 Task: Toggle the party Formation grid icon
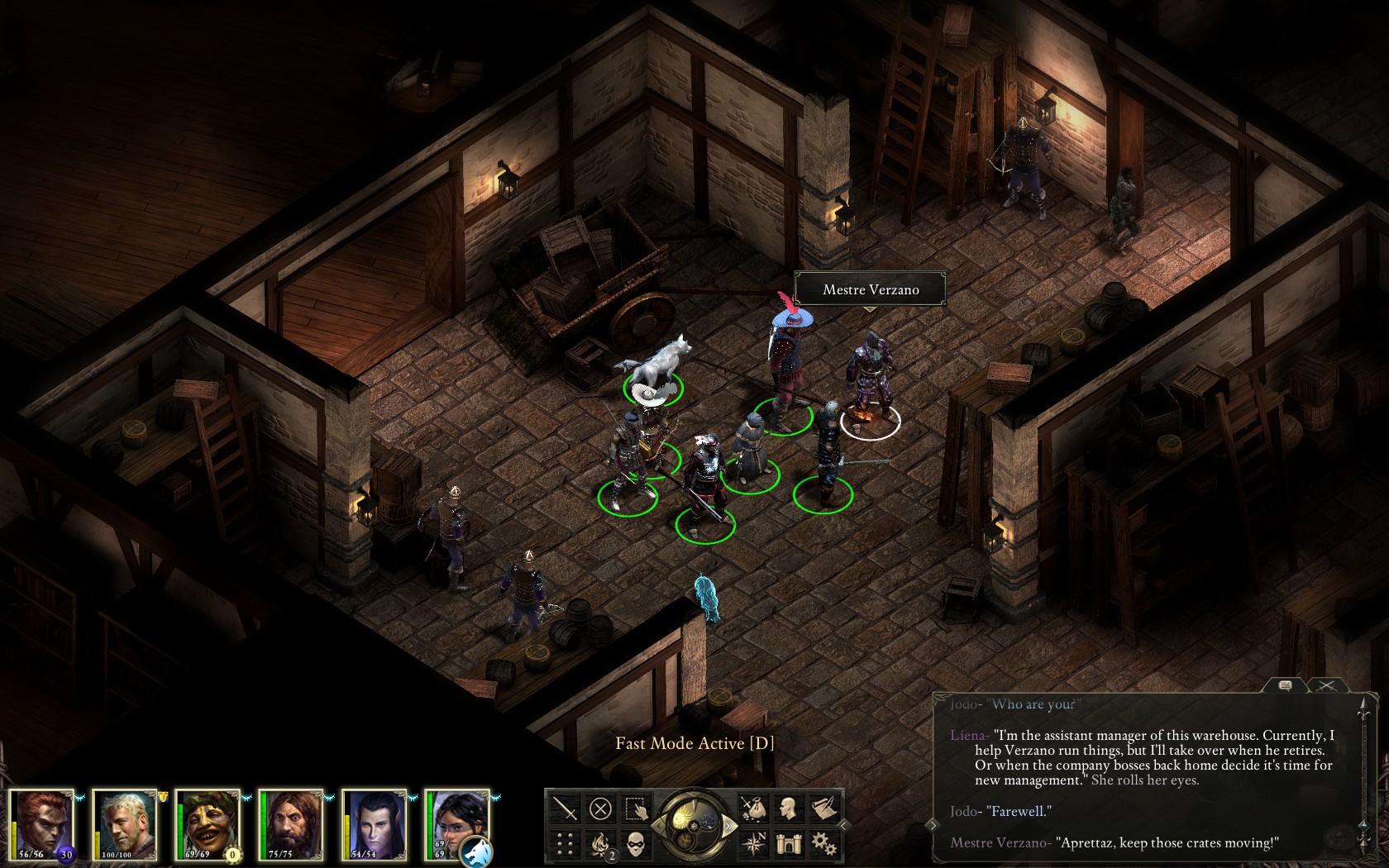564,842
